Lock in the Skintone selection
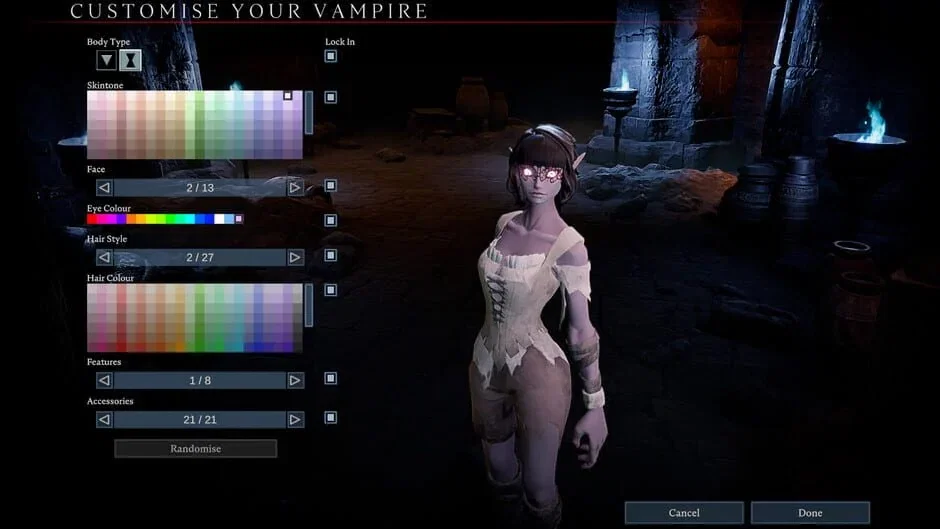 pos(331,97)
